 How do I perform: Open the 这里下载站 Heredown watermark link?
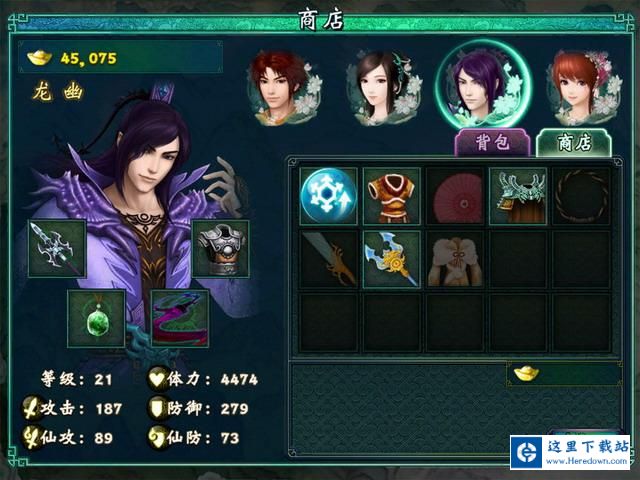click(570, 452)
